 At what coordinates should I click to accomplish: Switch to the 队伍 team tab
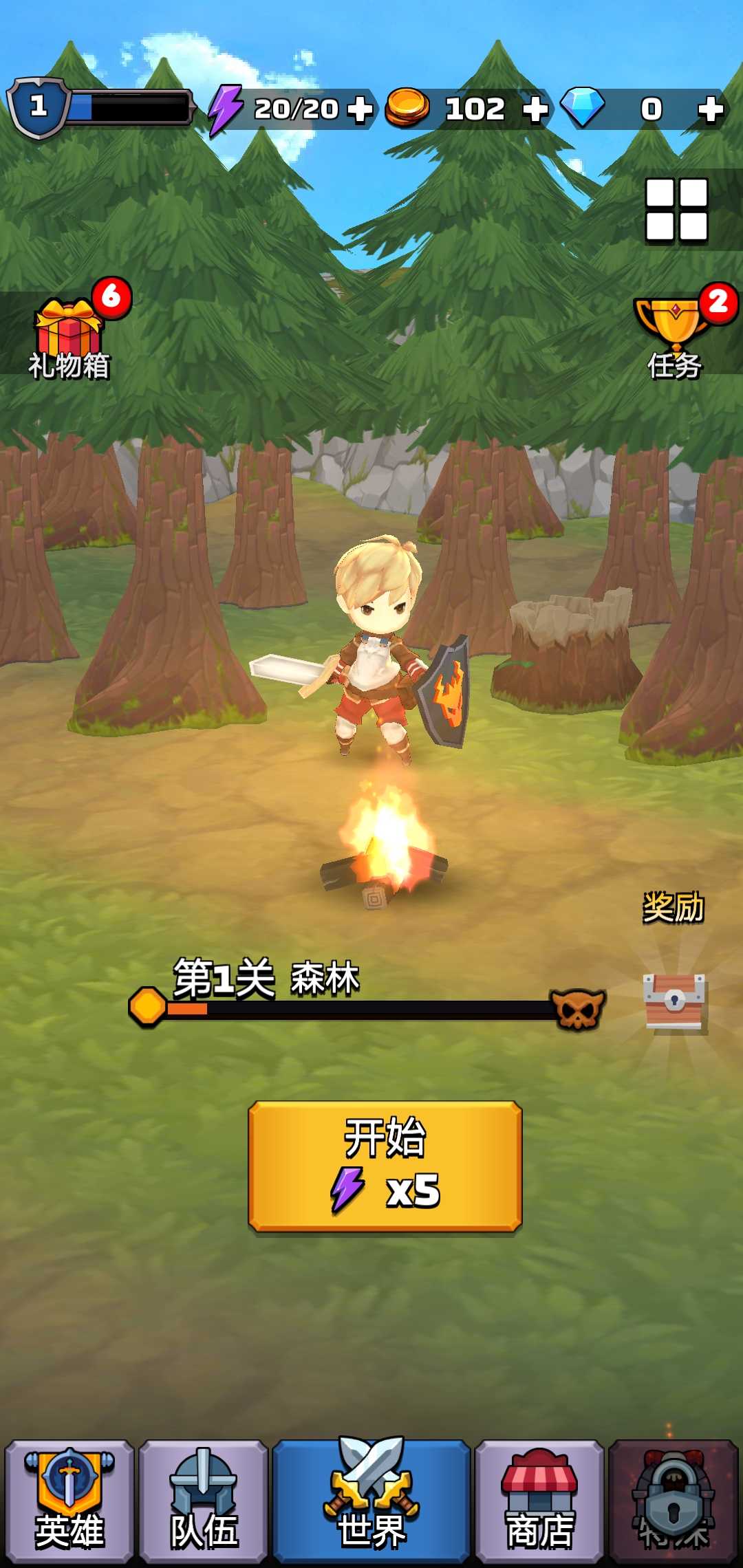click(x=203, y=1501)
